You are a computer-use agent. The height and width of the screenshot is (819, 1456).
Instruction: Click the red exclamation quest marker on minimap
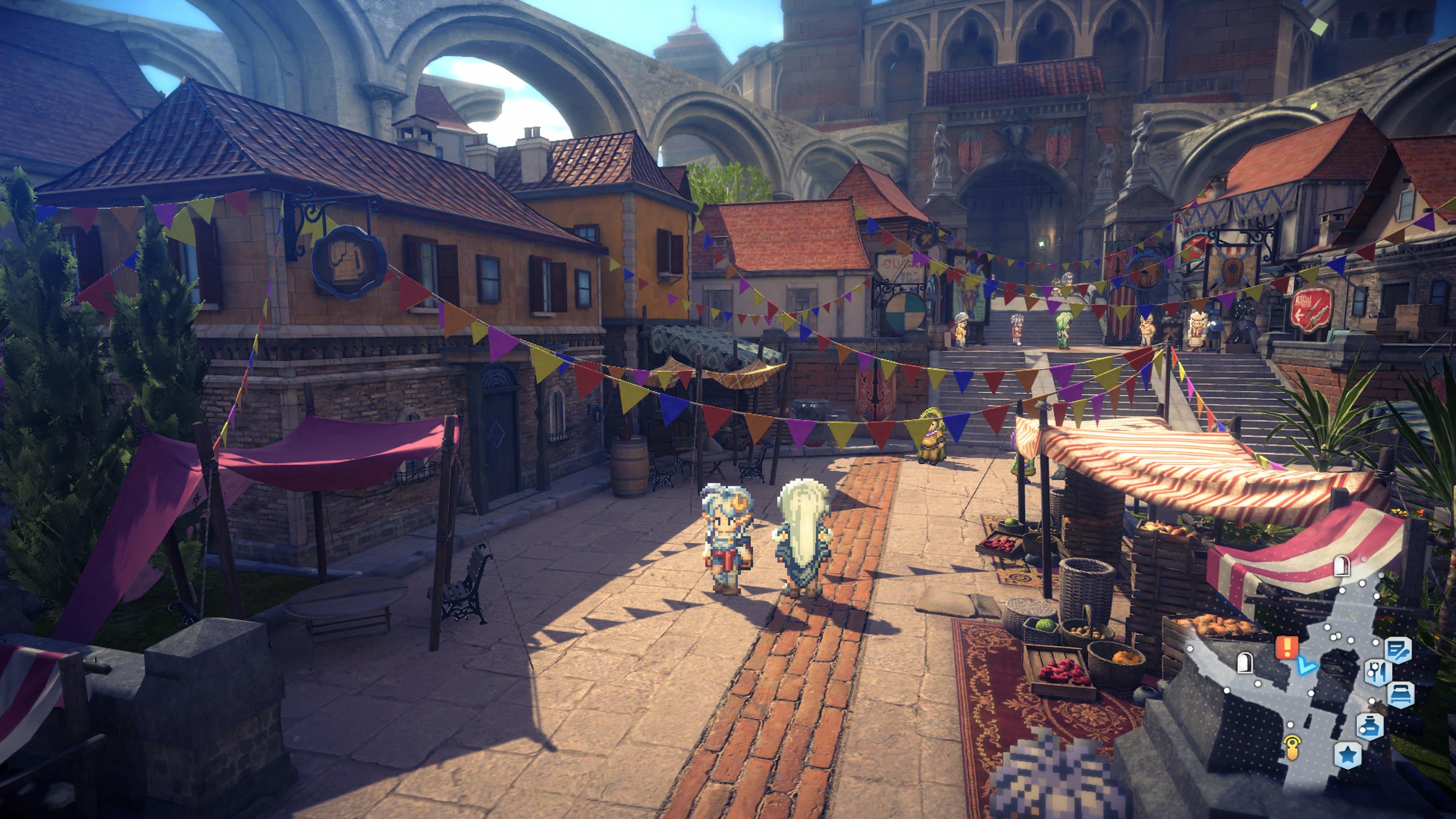(x=1287, y=647)
